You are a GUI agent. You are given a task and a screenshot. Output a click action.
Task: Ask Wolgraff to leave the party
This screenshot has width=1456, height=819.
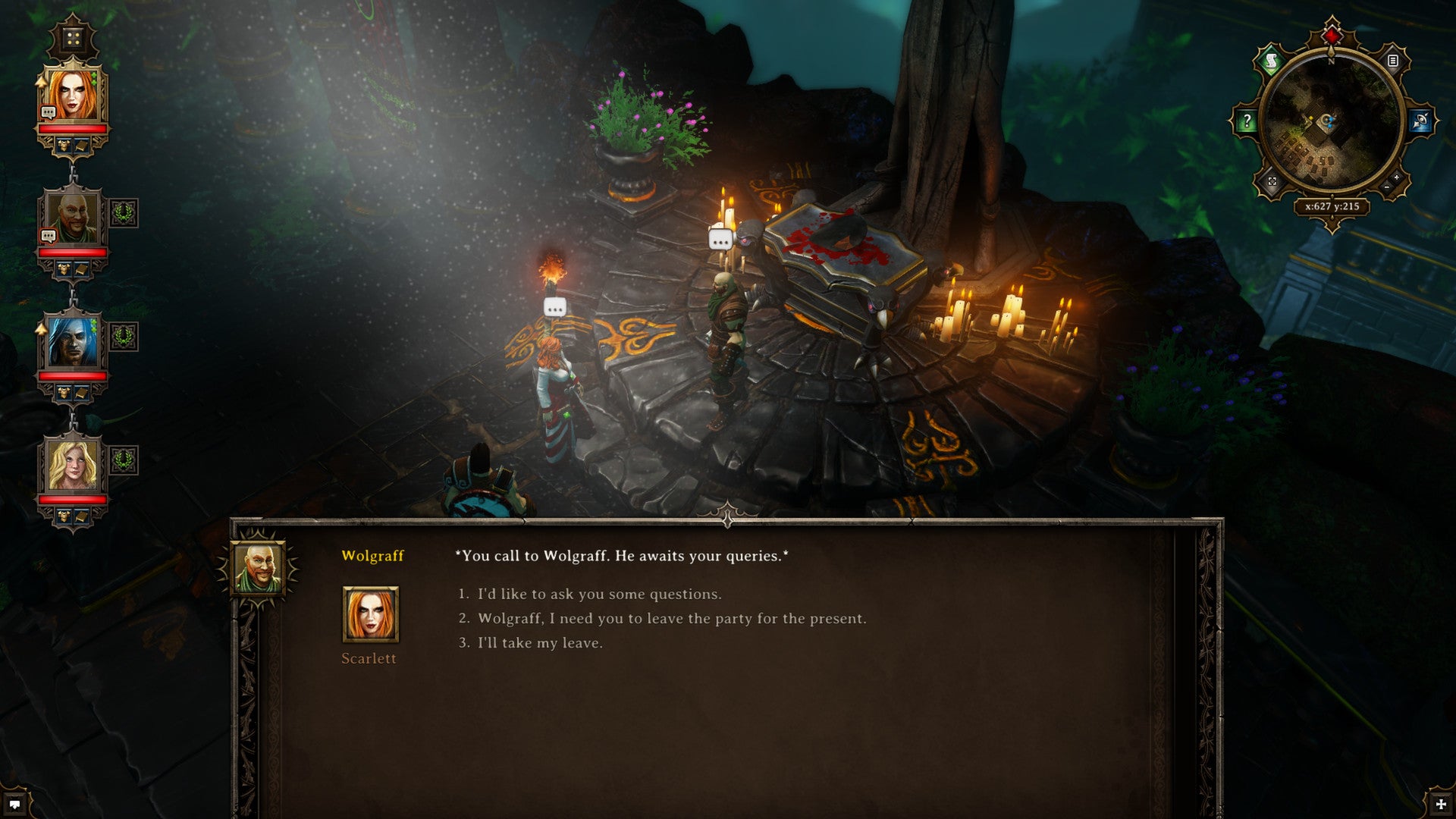[671, 619]
